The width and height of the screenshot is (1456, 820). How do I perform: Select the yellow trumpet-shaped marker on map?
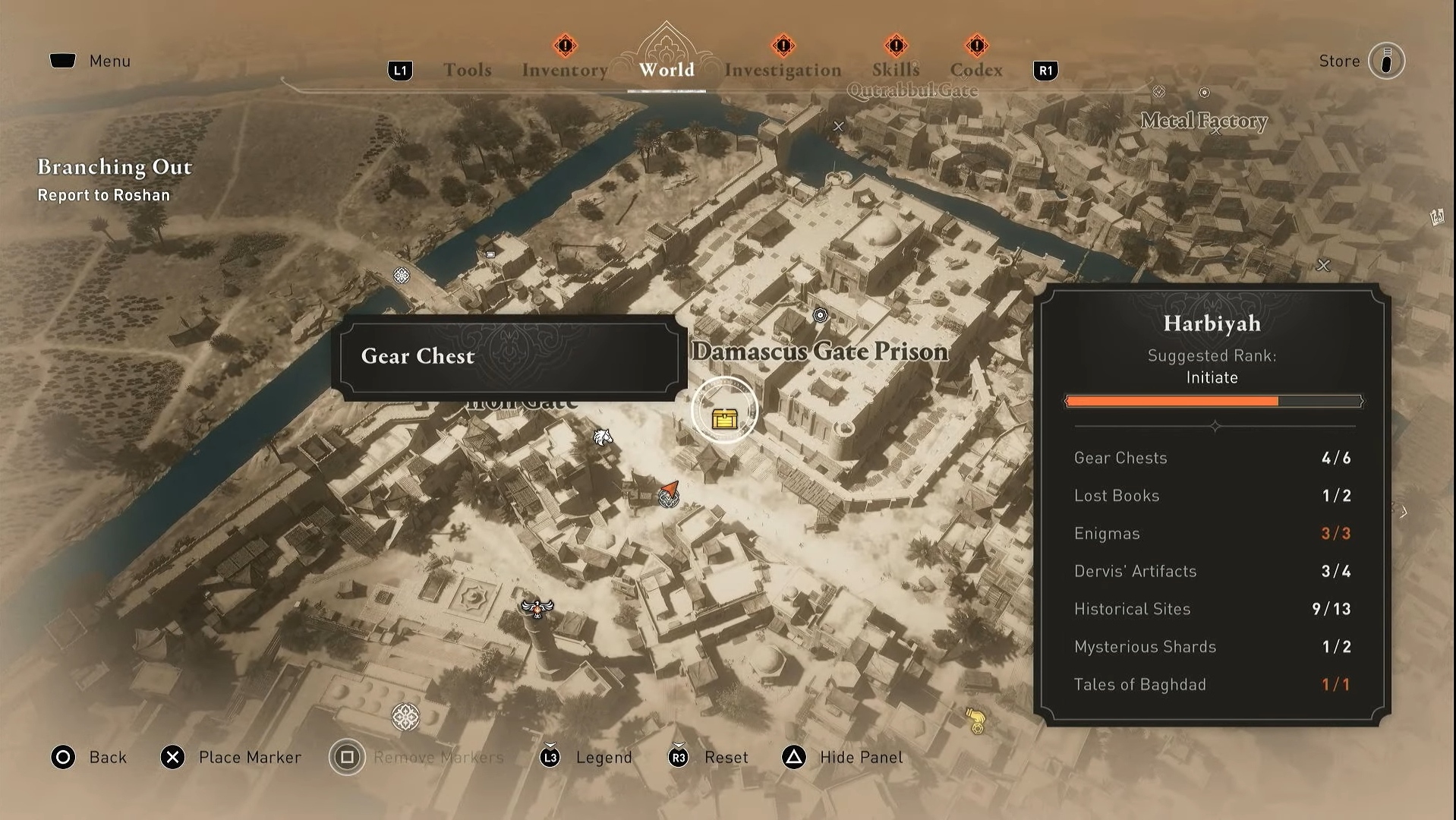[975, 720]
